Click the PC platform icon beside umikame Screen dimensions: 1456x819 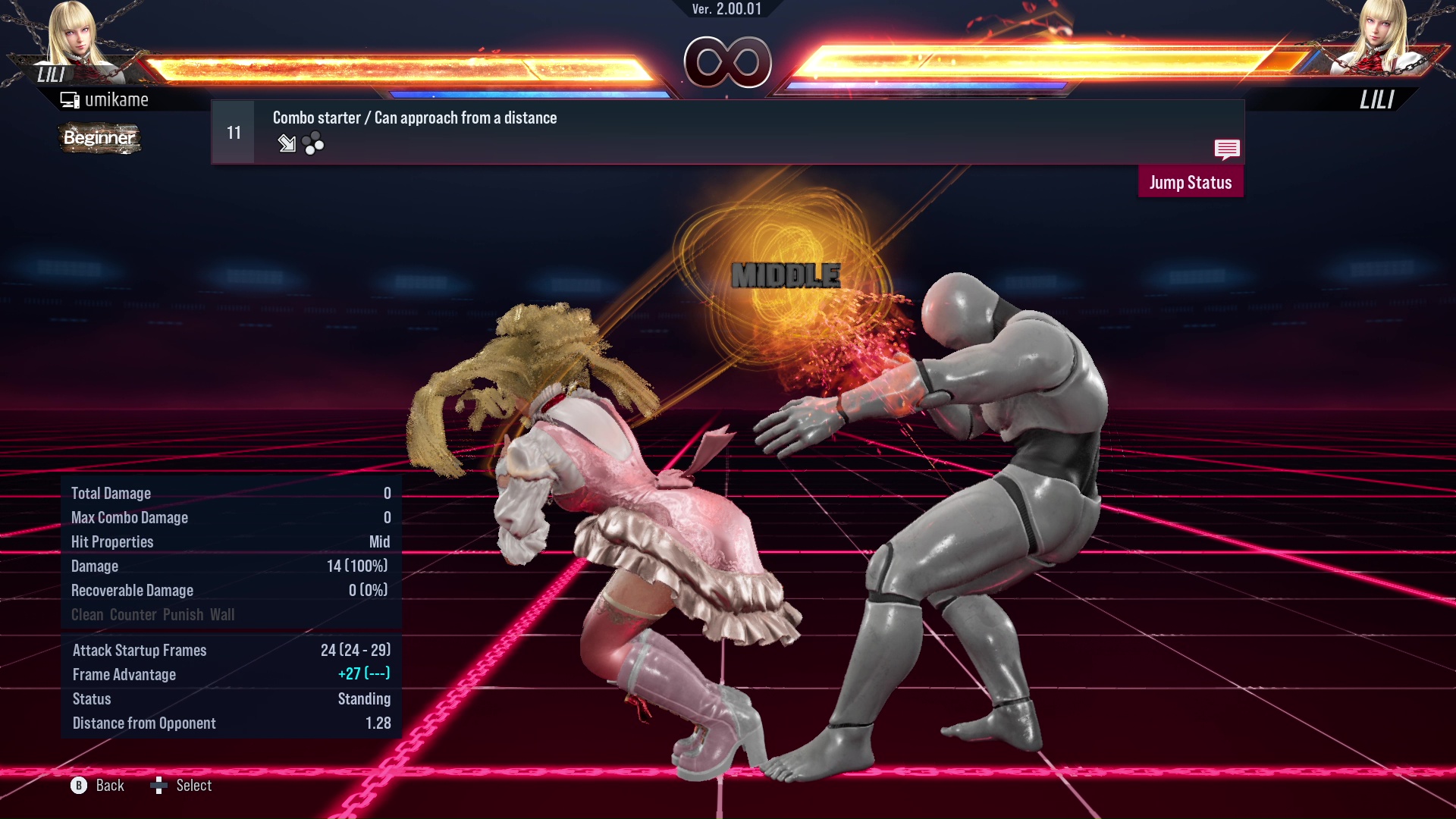point(70,99)
